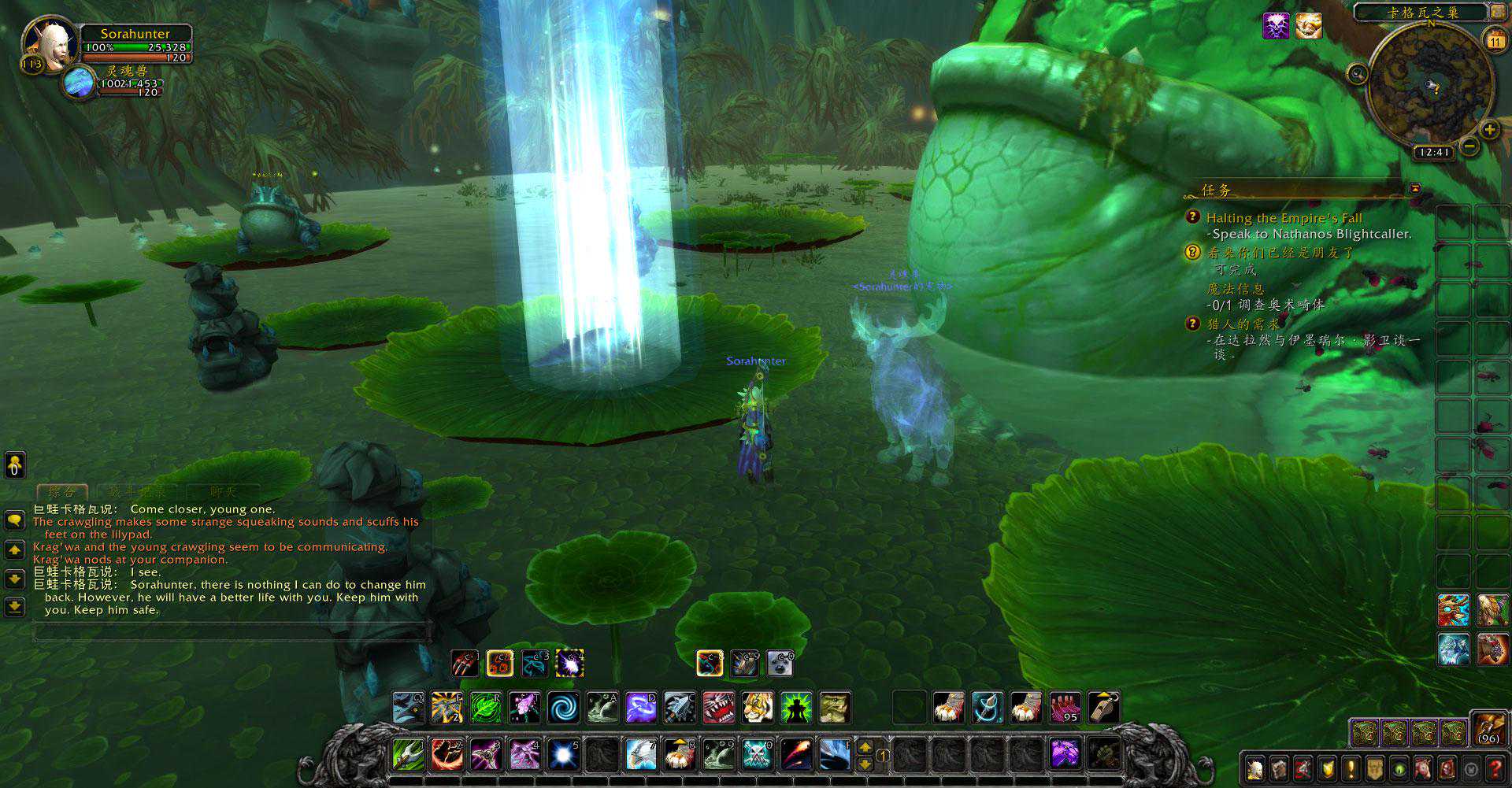Image resolution: width=1512 pixels, height=788 pixels.
Task: Collapse the quest tracker panel
Action: point(1415,189)
